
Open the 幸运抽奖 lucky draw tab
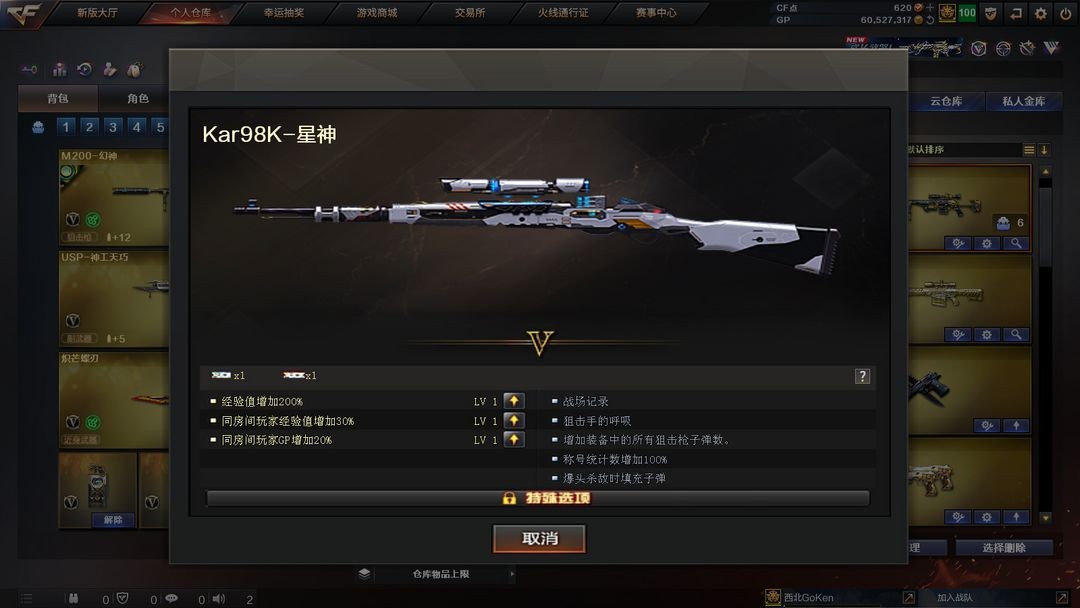pos(284,13)
